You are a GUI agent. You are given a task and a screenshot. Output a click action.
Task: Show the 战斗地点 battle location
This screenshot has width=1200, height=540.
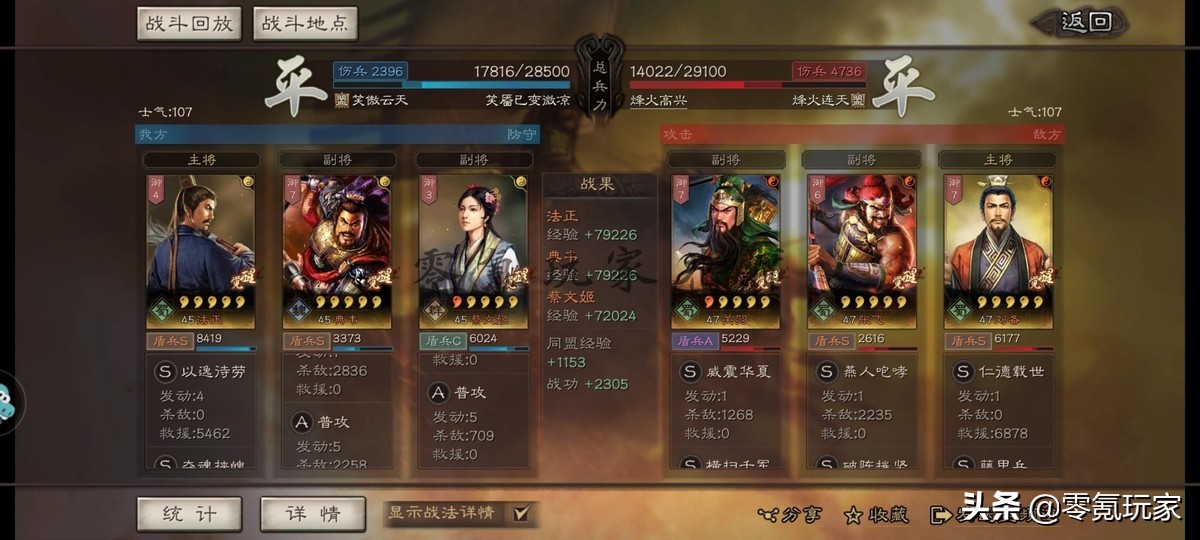pyautogui.click(x=305, y=24)
